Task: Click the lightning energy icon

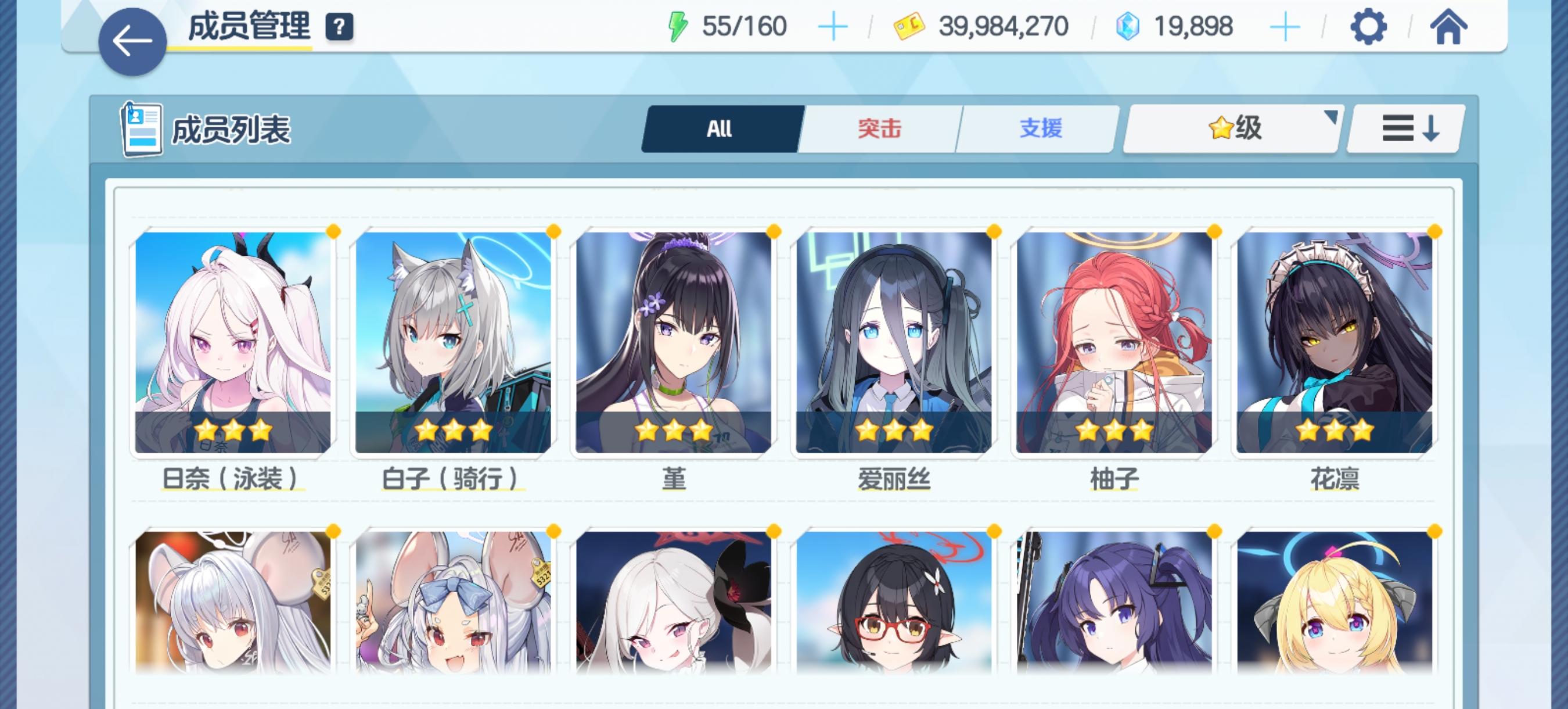Action: pos(679,26)
